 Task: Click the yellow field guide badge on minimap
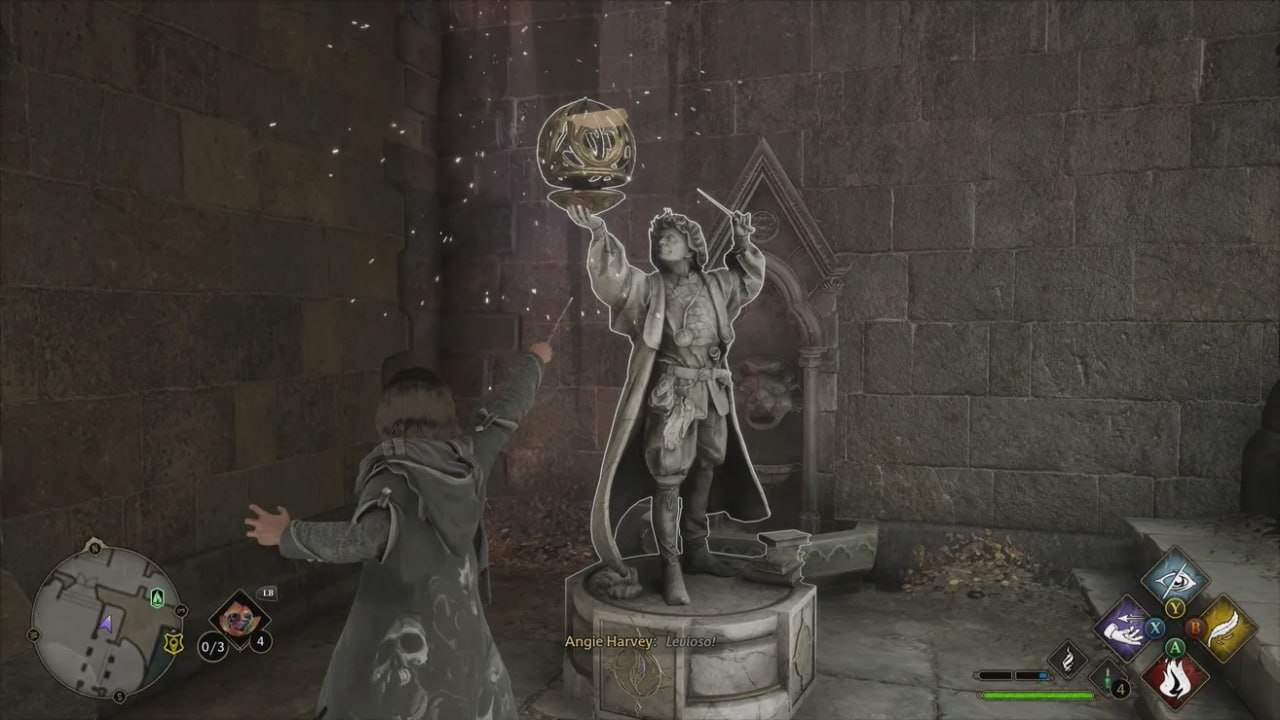pos(173,643)
